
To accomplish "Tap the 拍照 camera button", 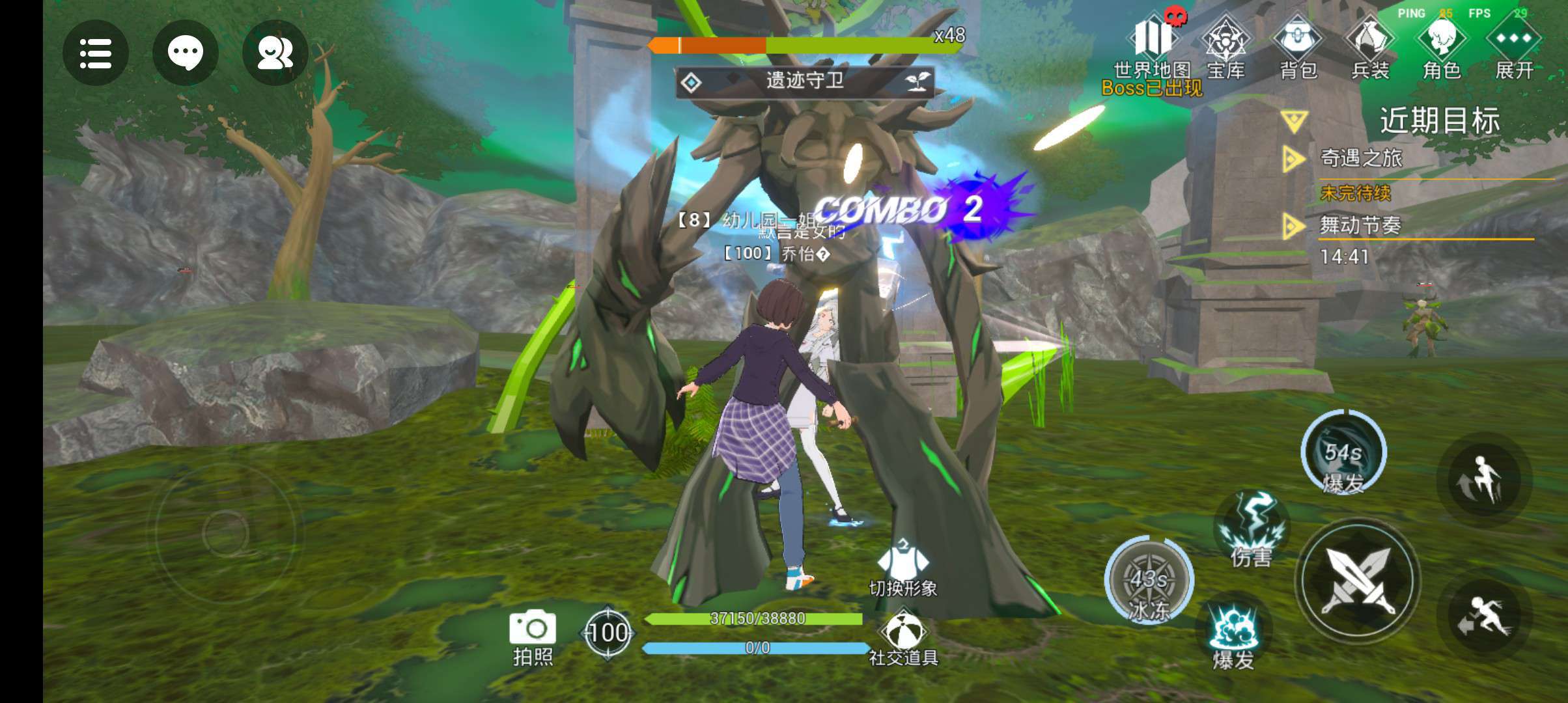I will pos(533,637).
